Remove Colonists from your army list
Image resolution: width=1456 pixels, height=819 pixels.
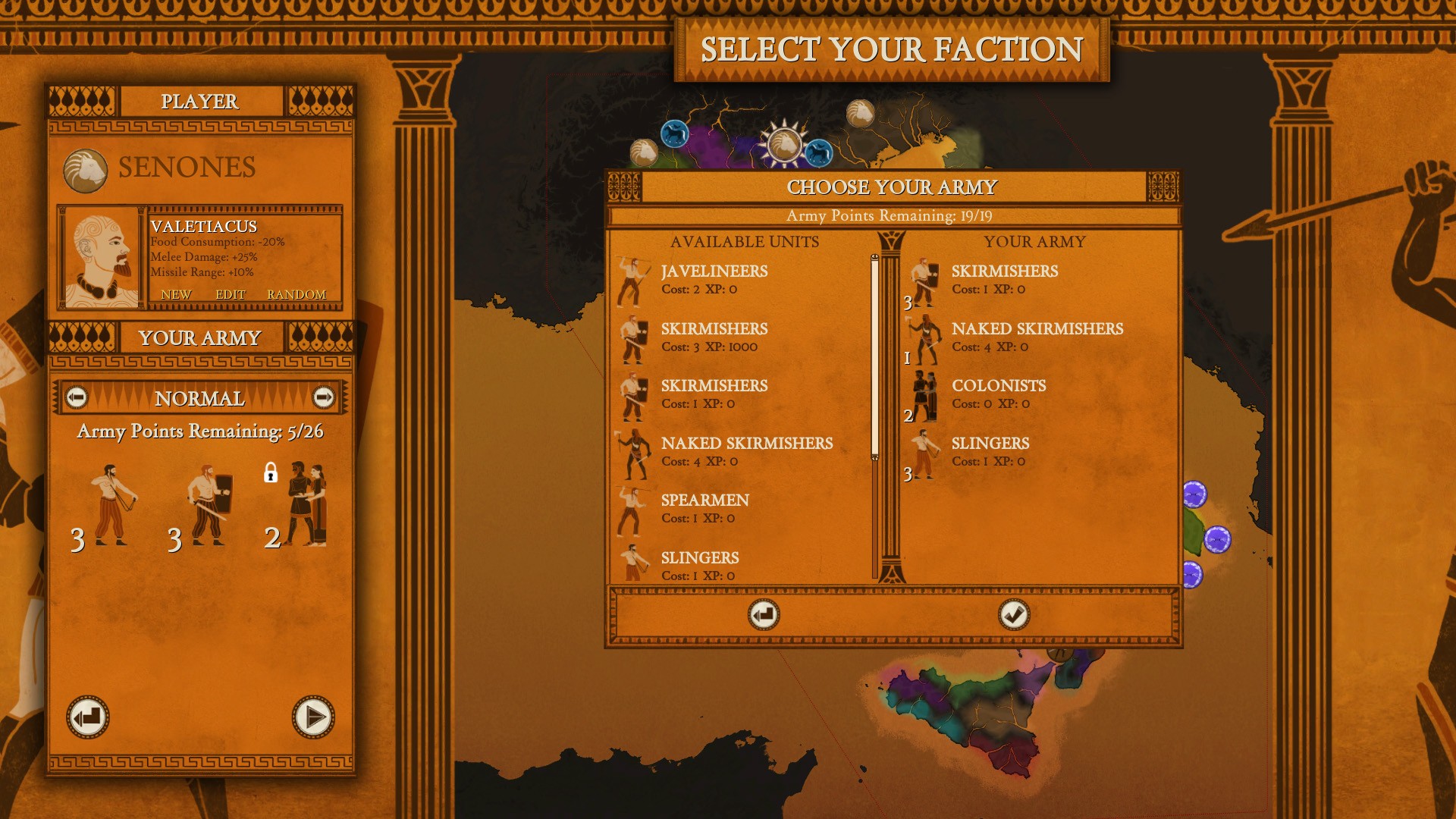(998, 394)
